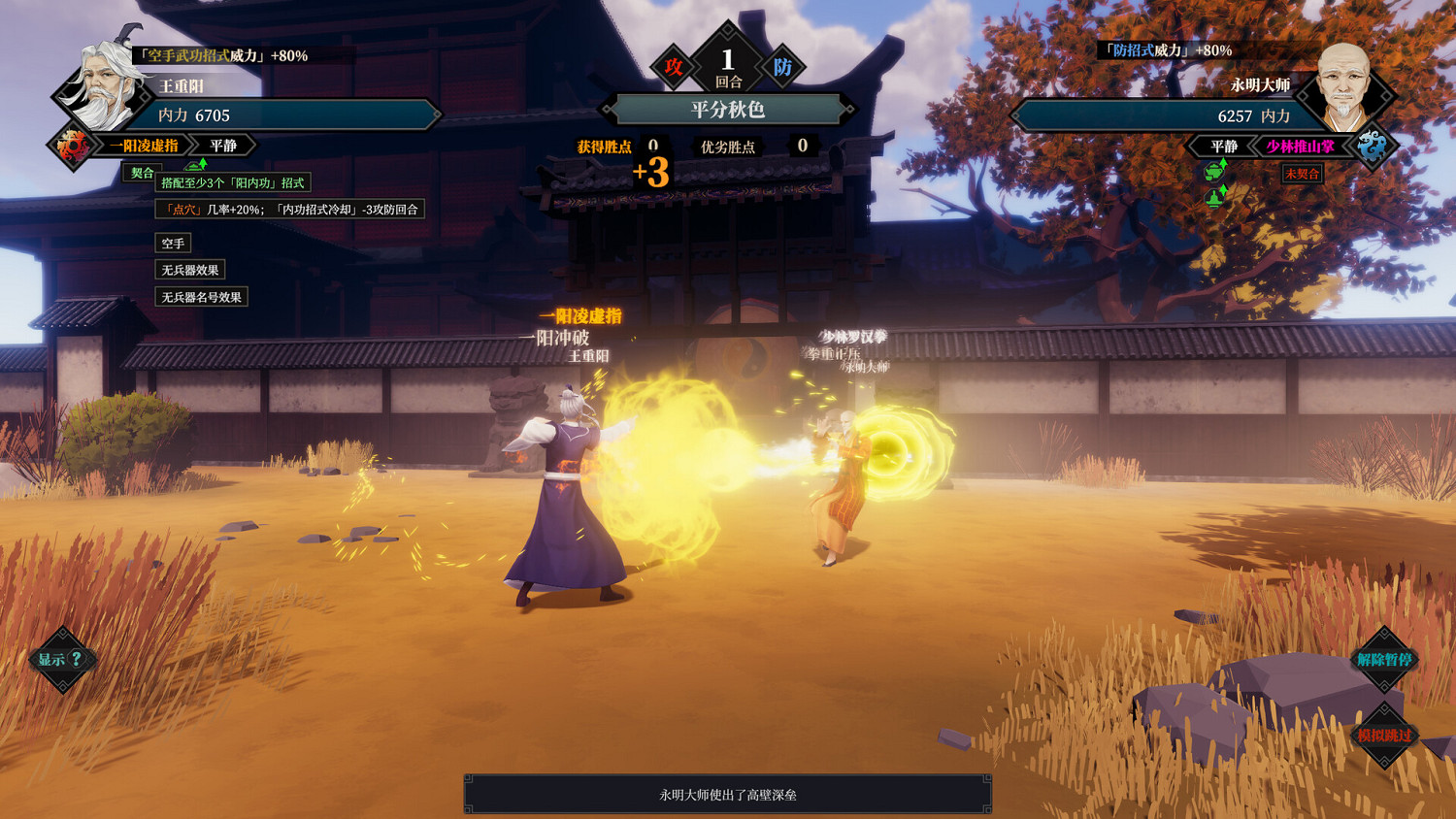This screenshot has height=819, width=1456.
Task: Expand the 无兵器效果 details panel
Action: click(191, 270)
